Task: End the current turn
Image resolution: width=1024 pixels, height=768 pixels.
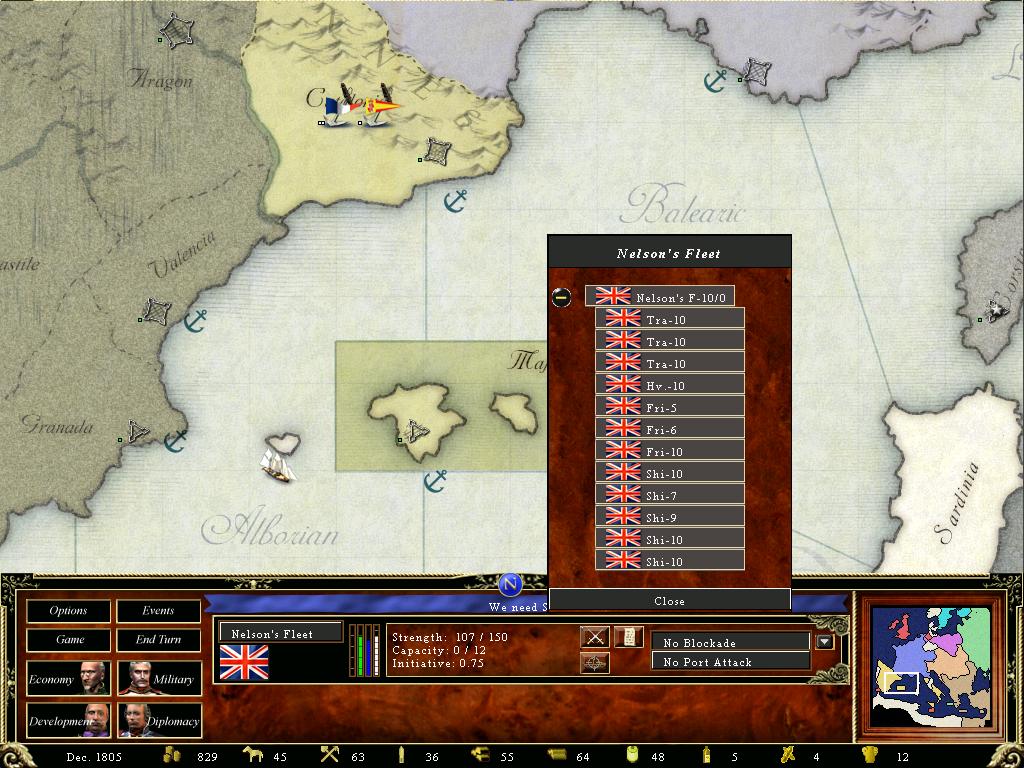Action: tap(158, 639)
